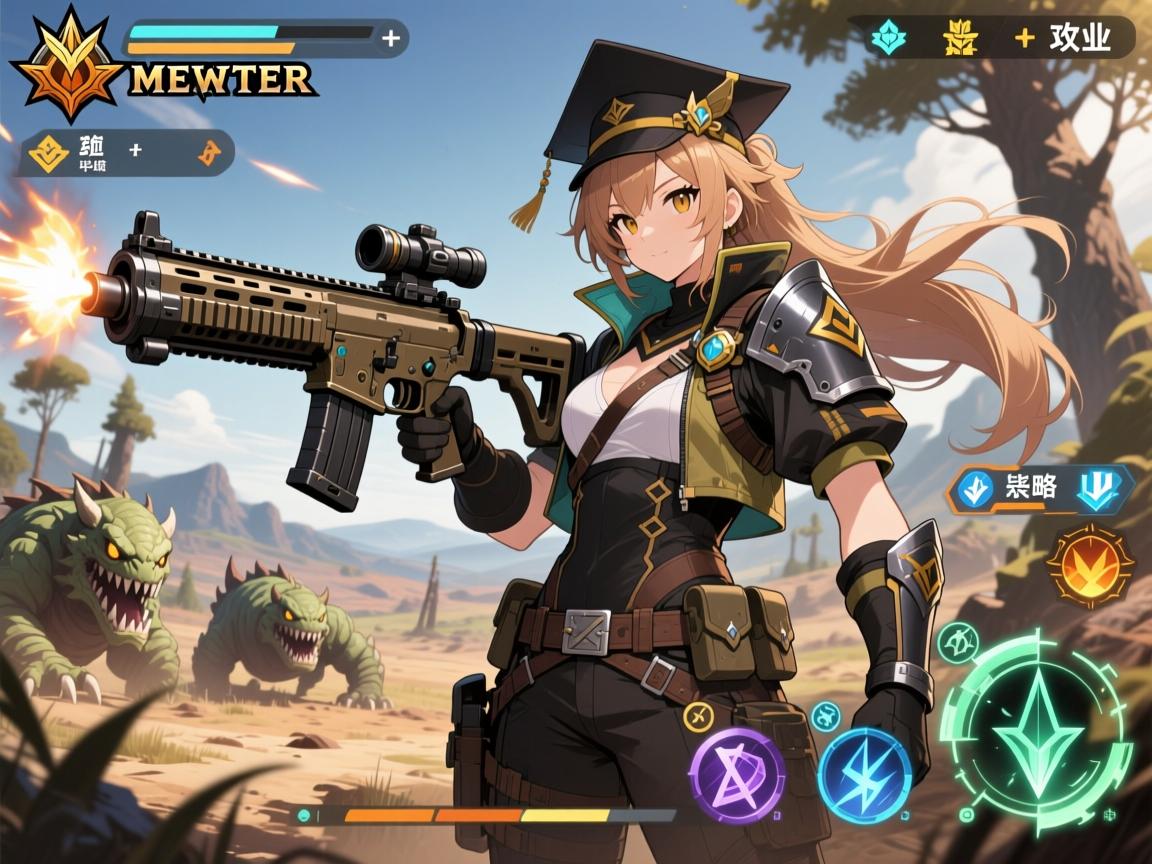Fire the large green diamond main attack
Image resolution: width=1152 pixels, height=864 pixels.
[1035, 731]
